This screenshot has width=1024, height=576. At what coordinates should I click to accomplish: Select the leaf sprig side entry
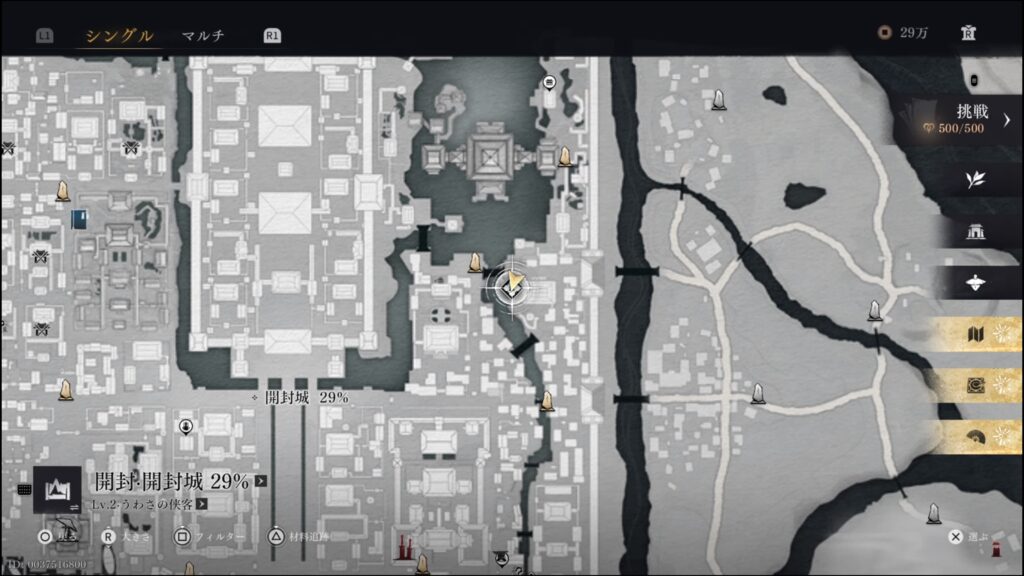(976, 180)
